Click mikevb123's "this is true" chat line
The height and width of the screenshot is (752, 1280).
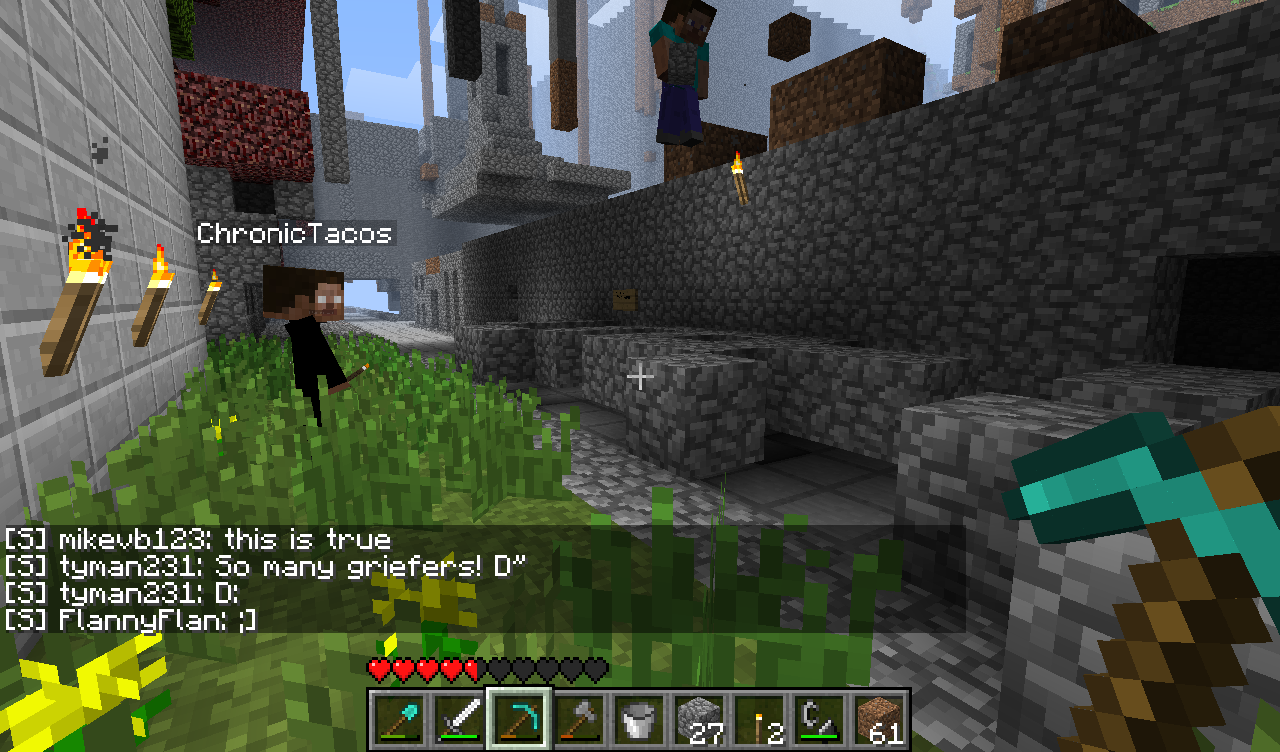197,540
